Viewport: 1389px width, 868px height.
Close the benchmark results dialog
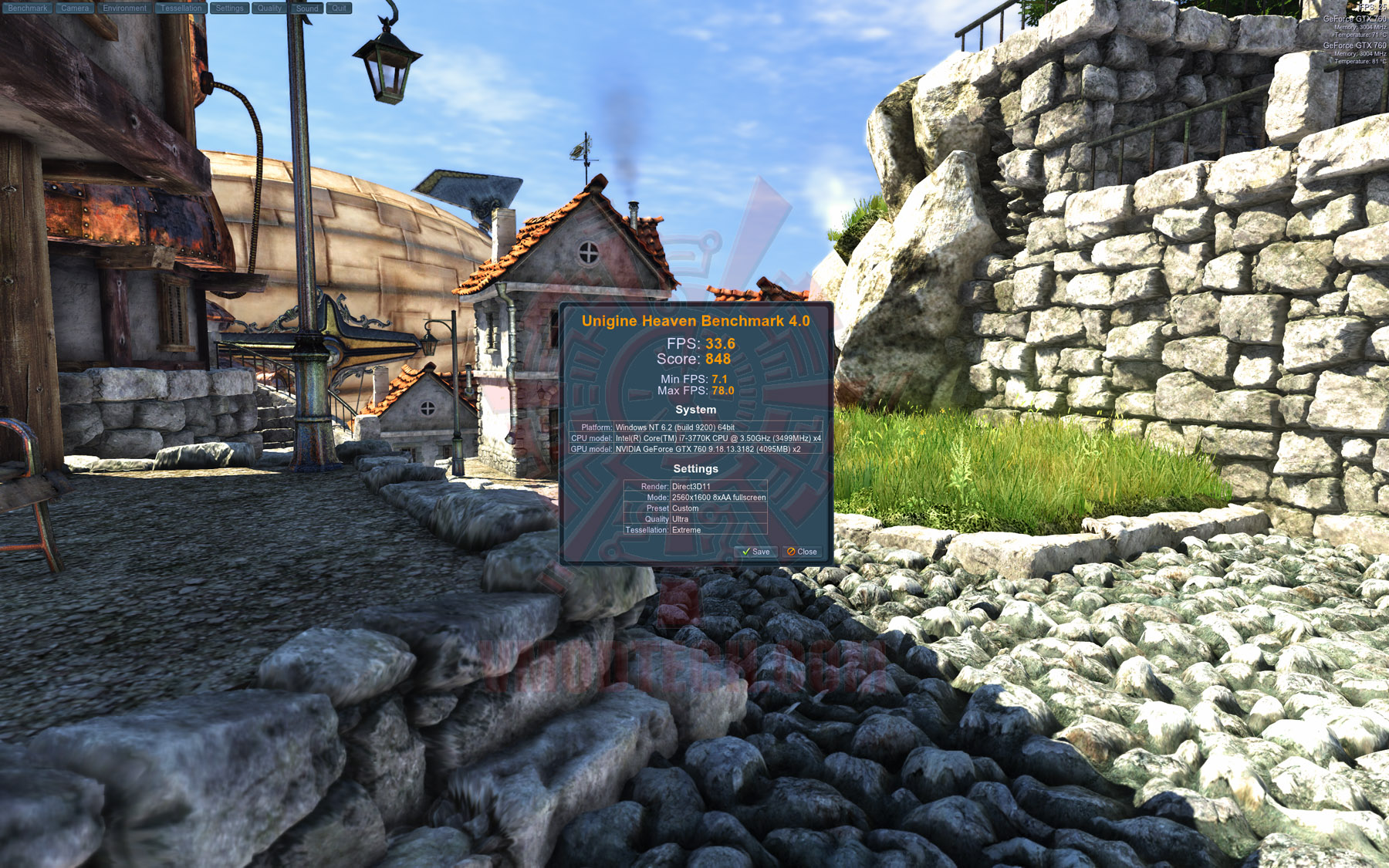(x=802, y=552)
